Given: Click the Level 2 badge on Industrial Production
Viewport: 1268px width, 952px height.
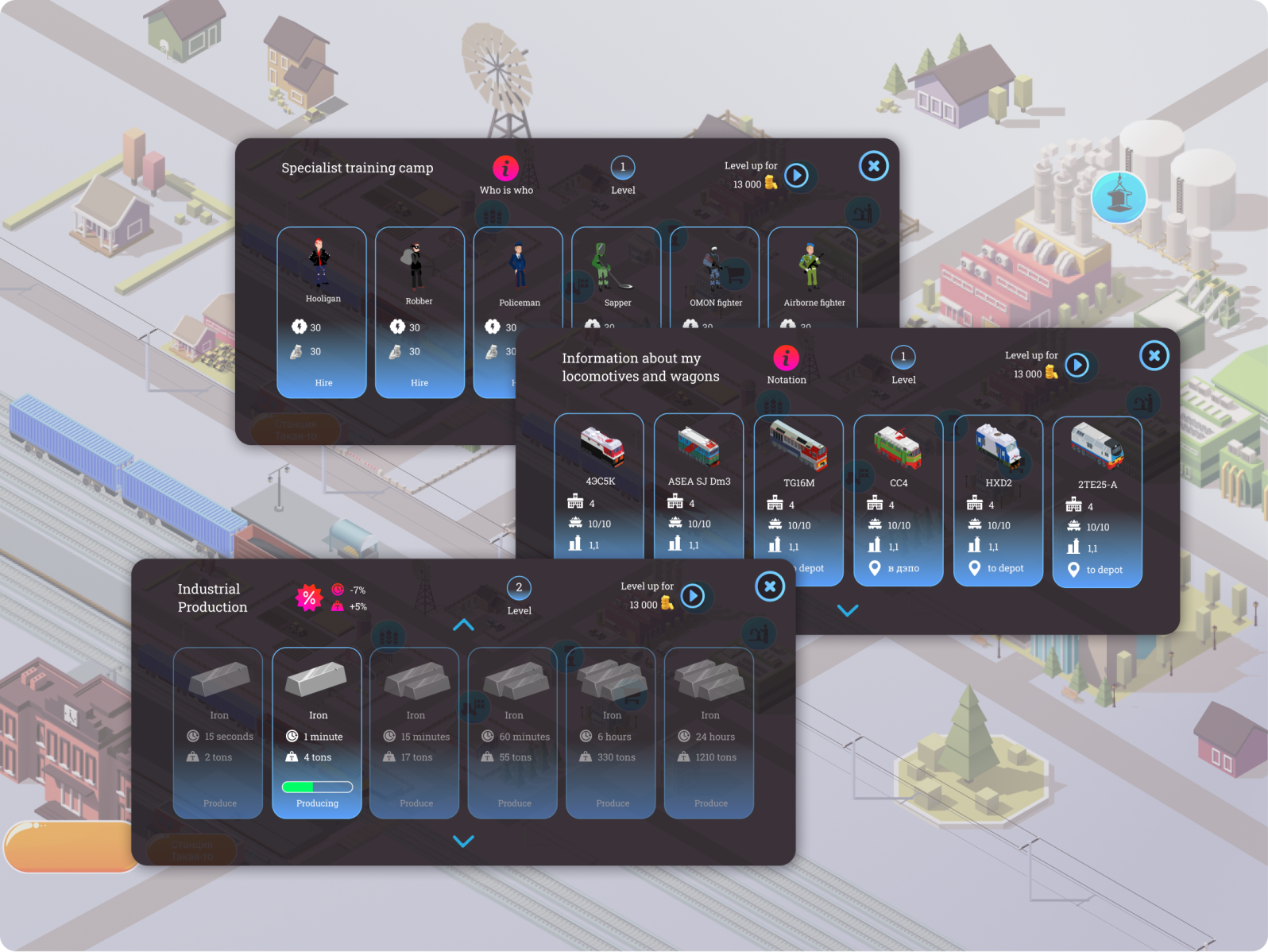Looking at the screenshot, I should [519, 589].
